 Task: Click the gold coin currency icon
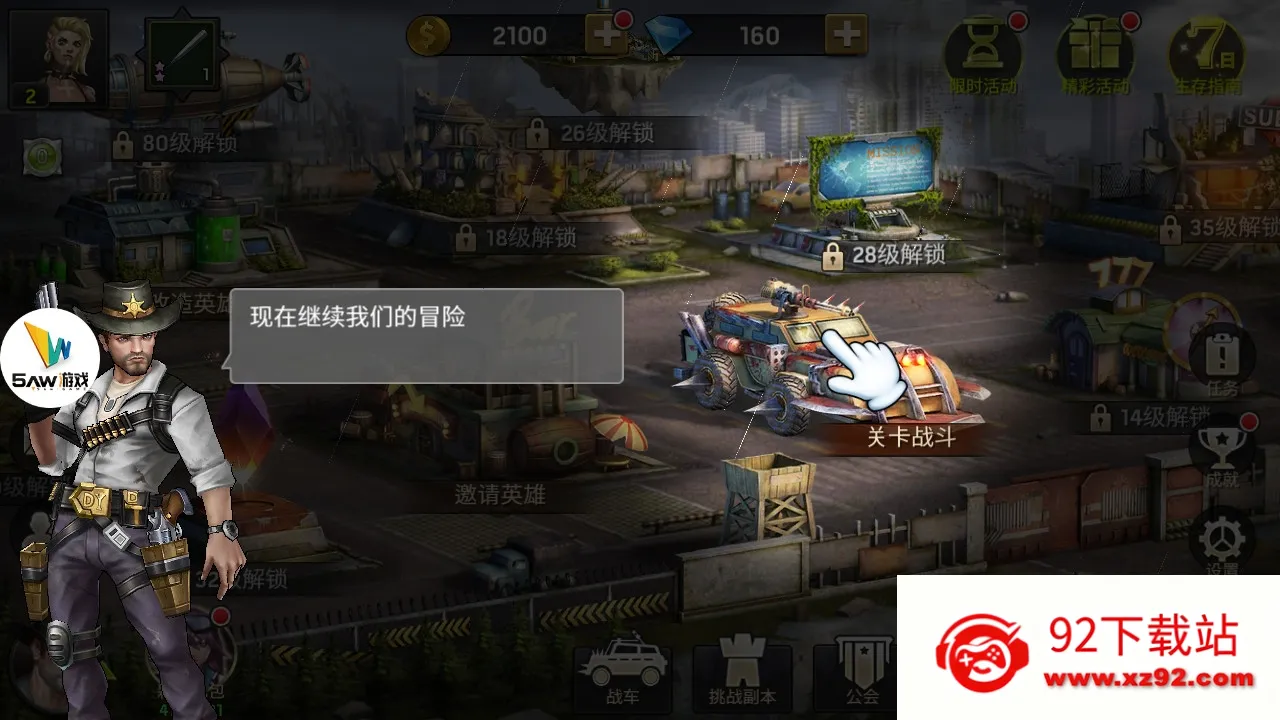(x=429, y=36)
